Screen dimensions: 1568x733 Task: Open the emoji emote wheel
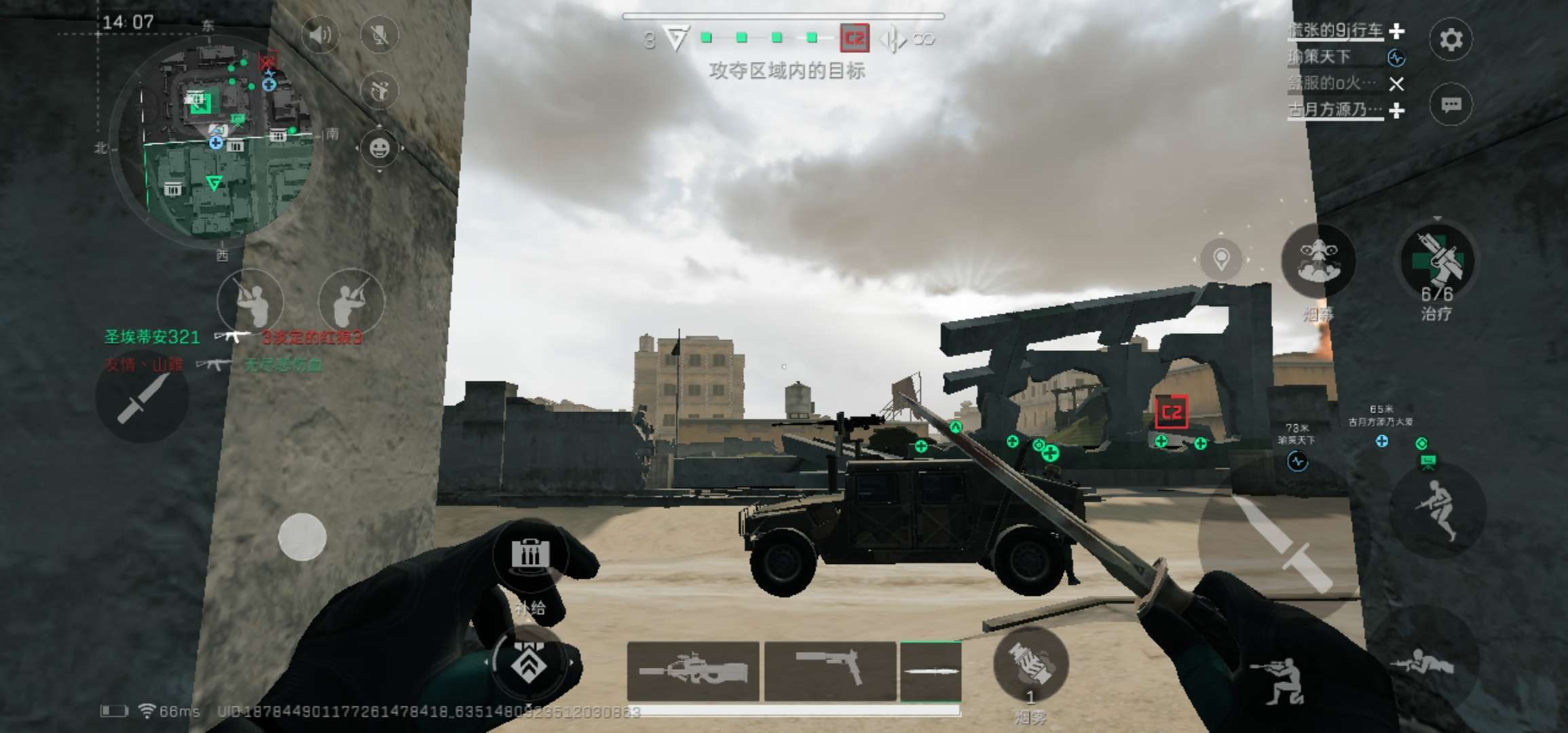[379, 147]
